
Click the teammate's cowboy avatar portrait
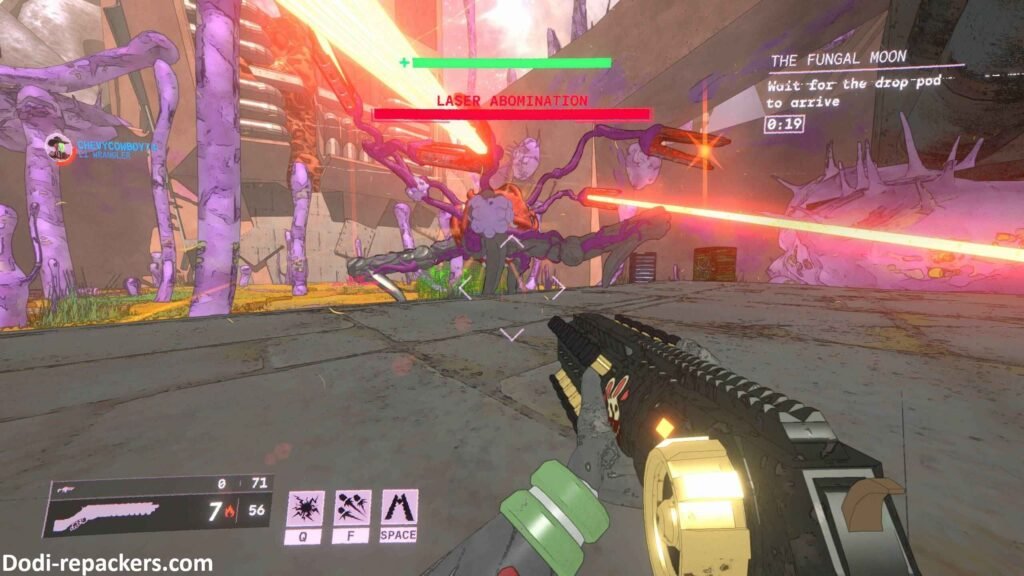(x=61, y=148)
